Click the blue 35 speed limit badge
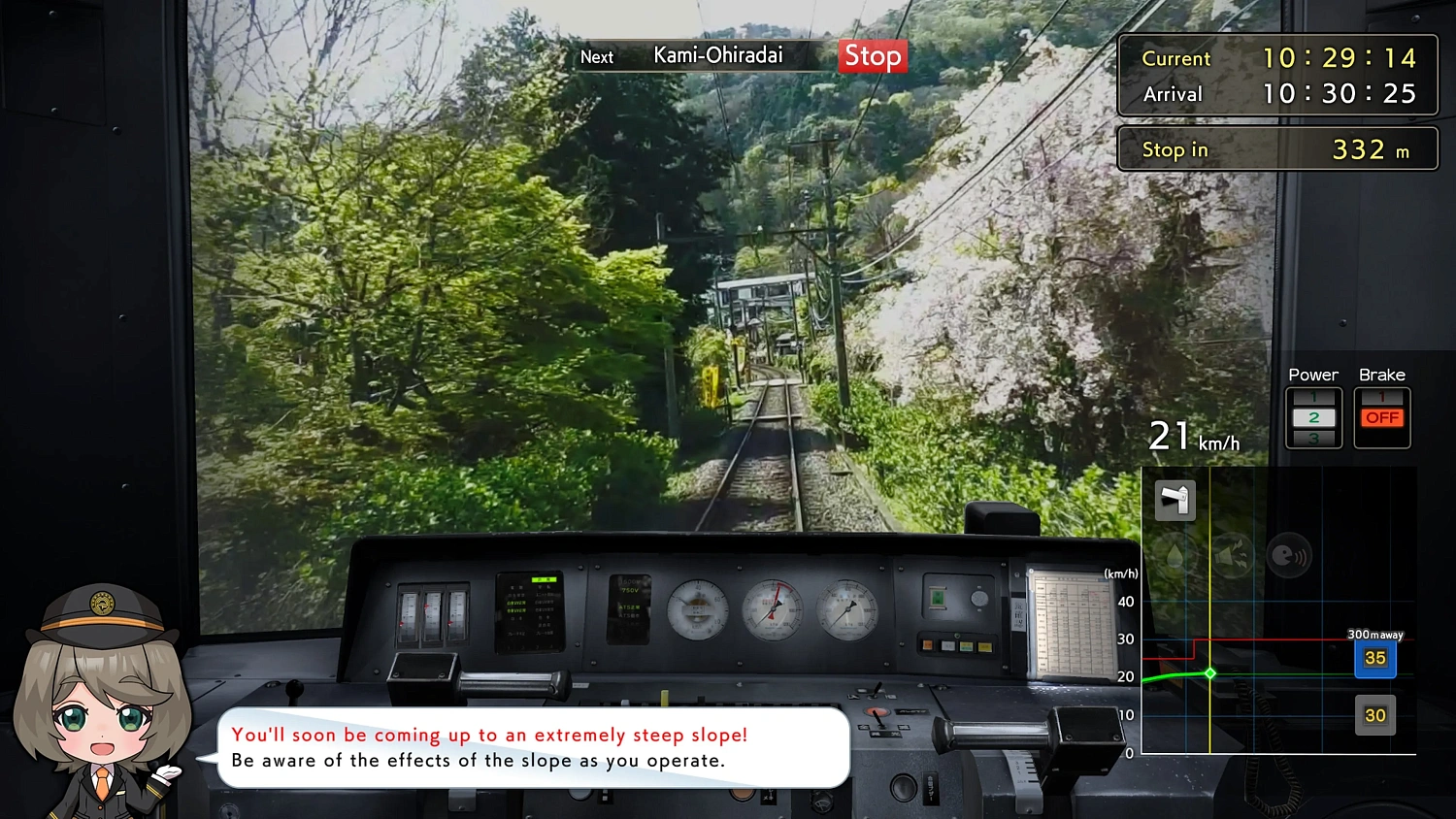1456x819 pixels. pyautogui.click(x=1375, y=658)
